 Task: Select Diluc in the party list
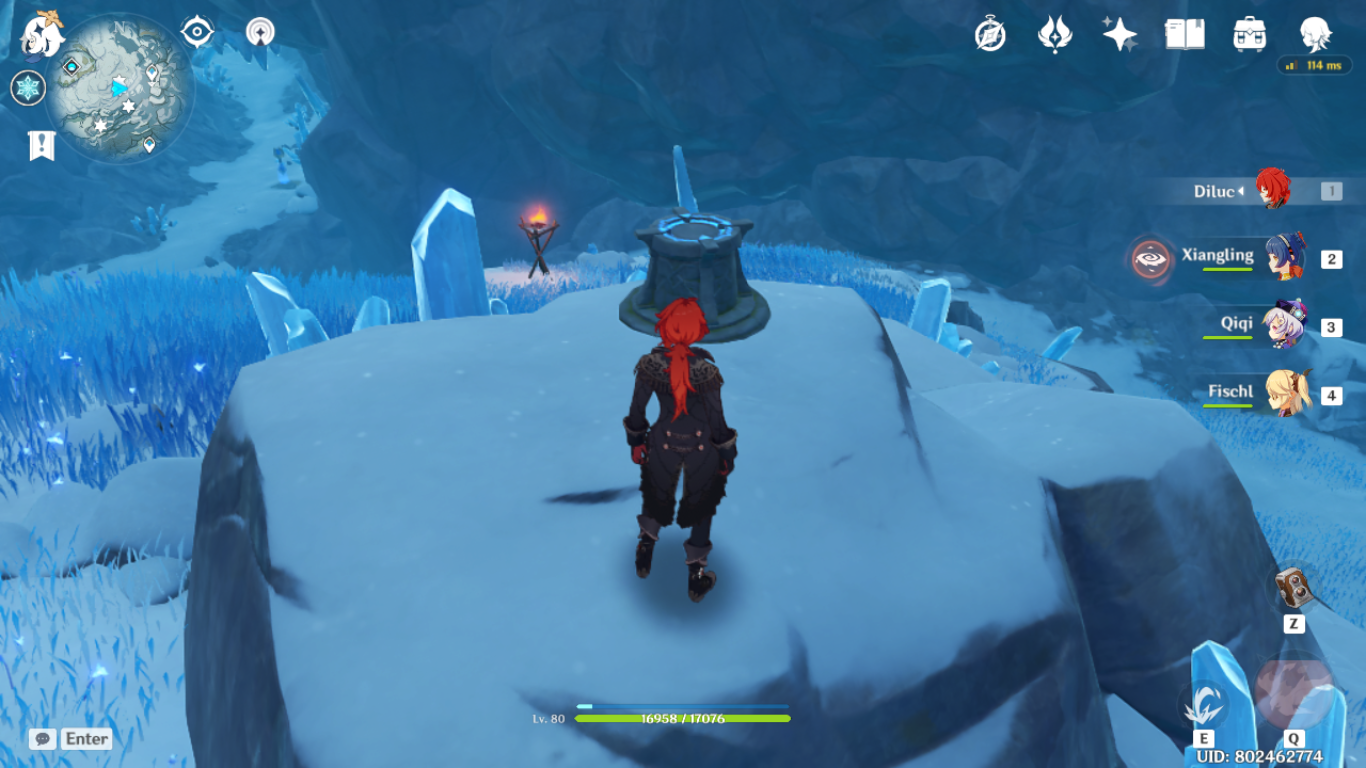pyautogui.click(x=1271, y=190)
